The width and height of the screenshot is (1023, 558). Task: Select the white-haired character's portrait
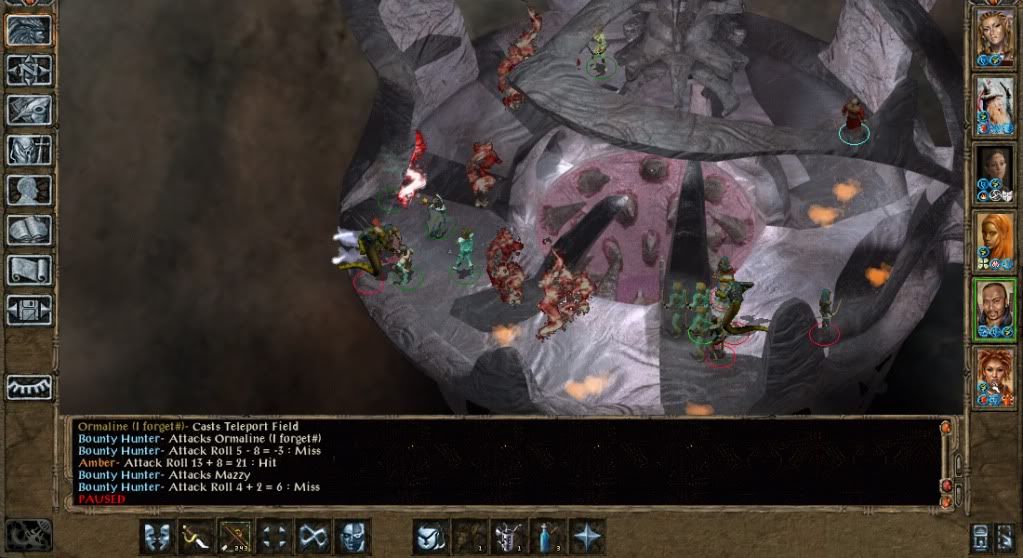(995, 103)
